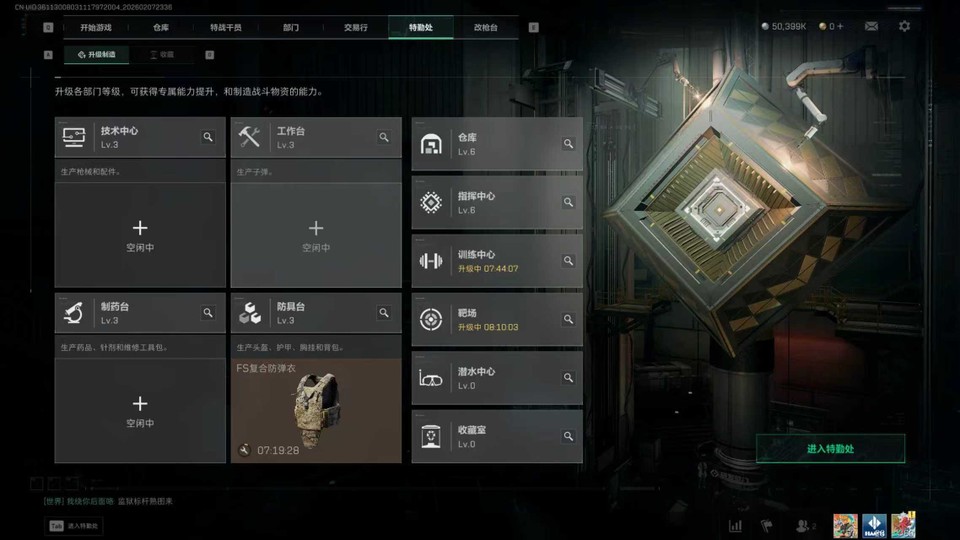This screenshot has width=960, height=540.
Task: Open the settings gear icon
Action: point(904,26)
